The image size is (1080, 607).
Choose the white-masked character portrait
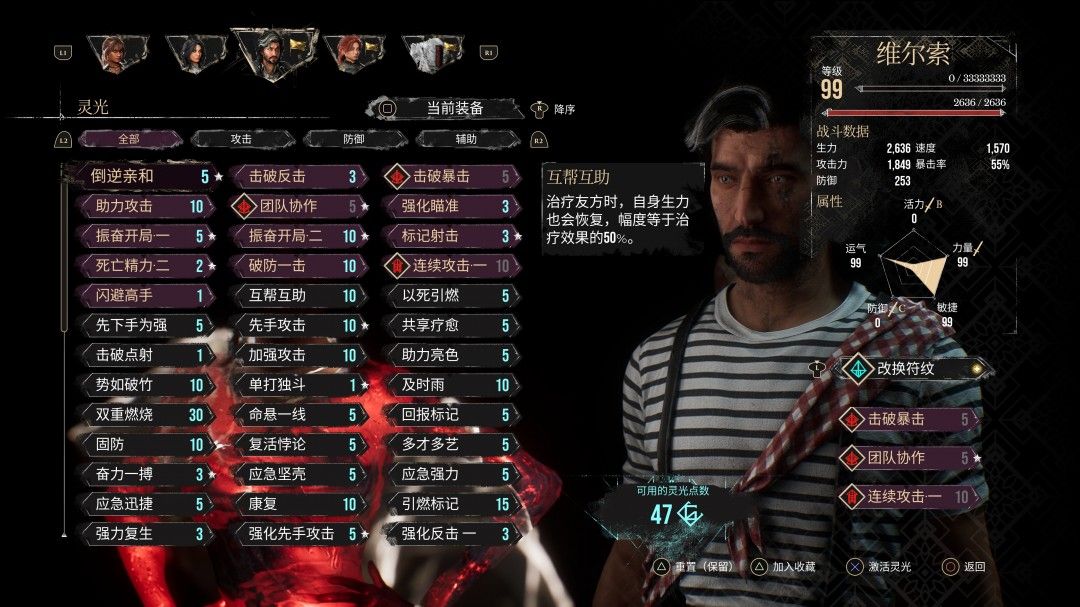coord(430,52)
